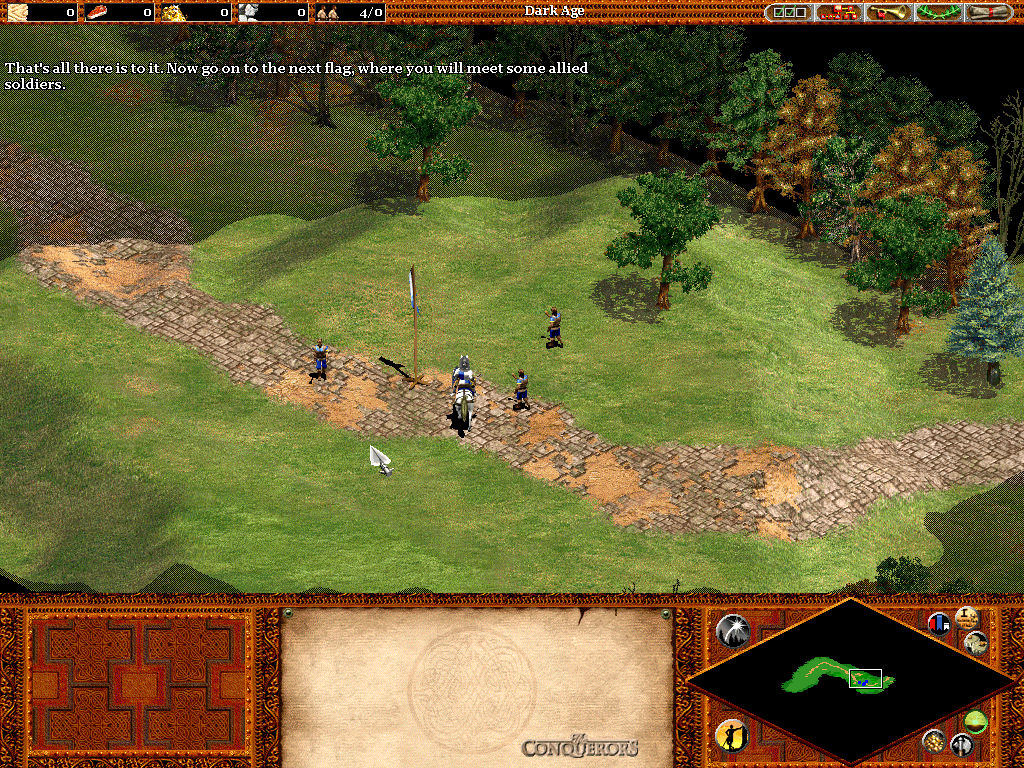The image size is (1024, 768).
Task: Open diplomacy with the laurel wreath button
Action: point(938,12)
